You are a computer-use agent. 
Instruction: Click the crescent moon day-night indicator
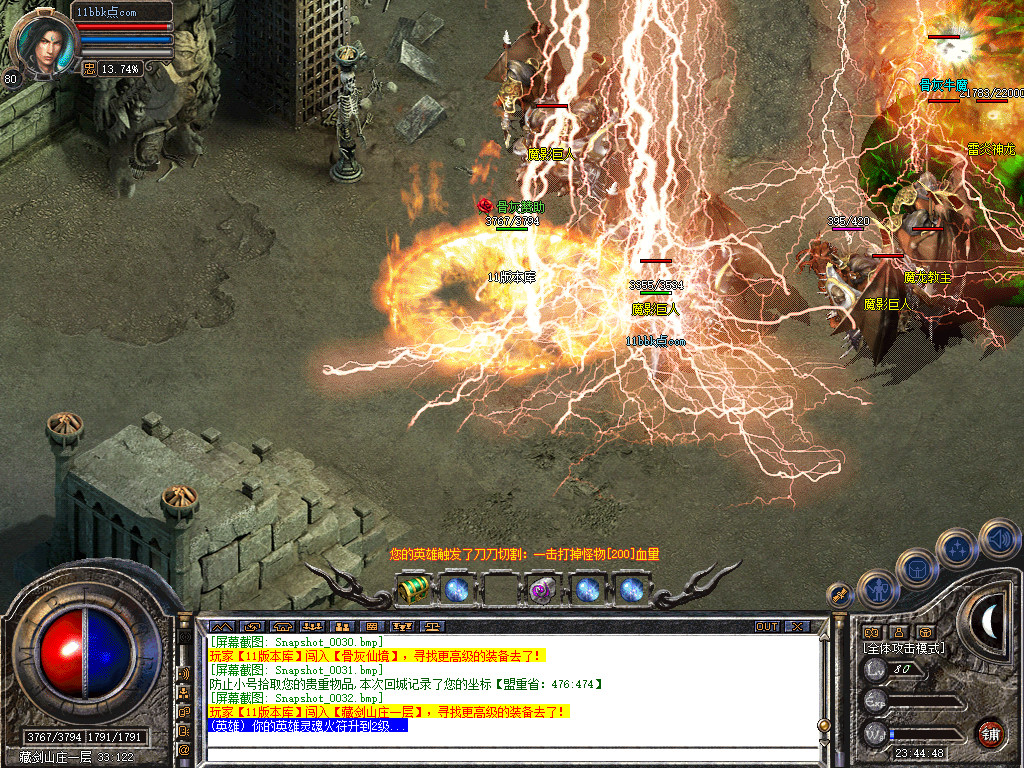tap(988, 621)
